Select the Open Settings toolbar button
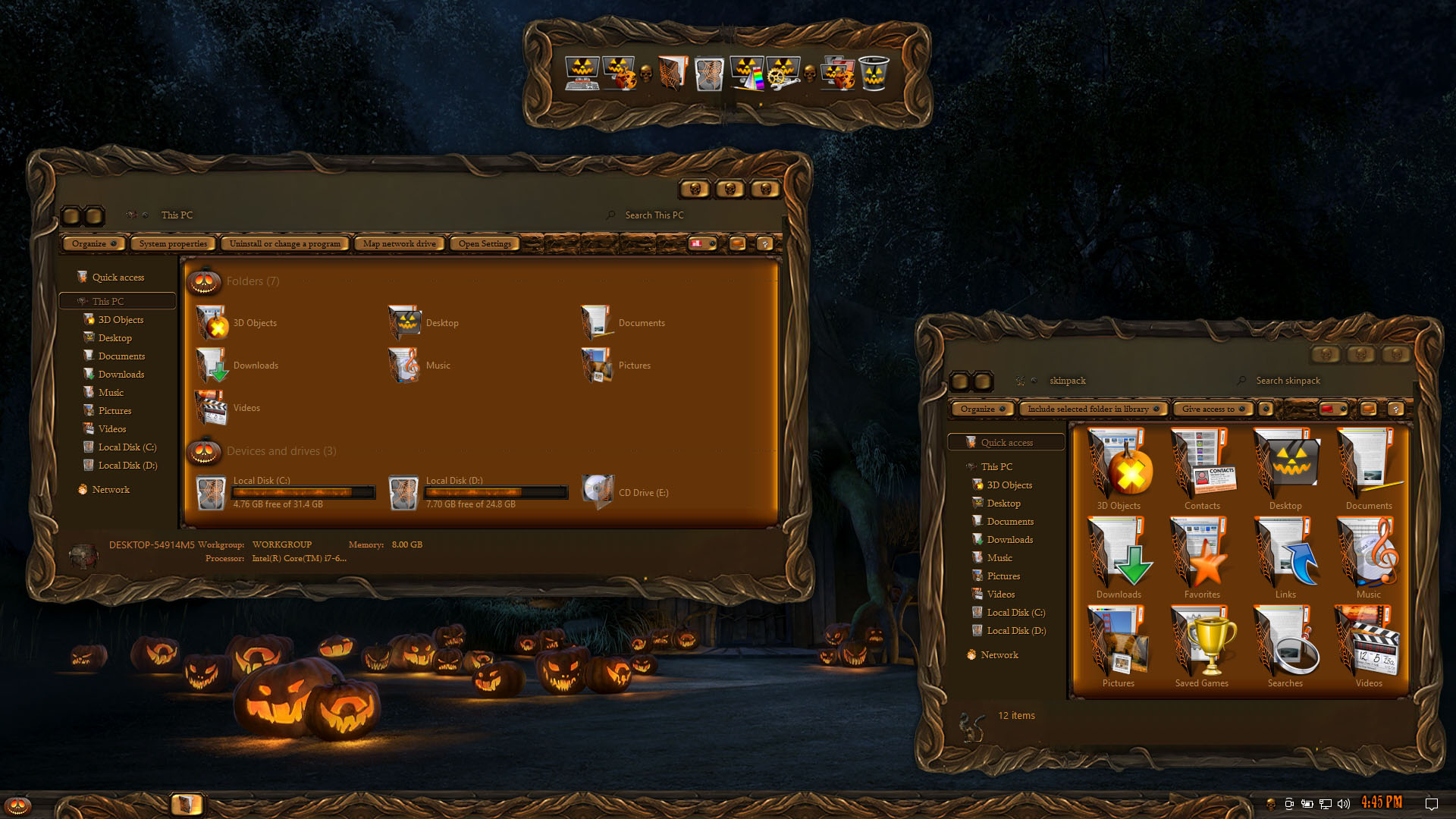This screenshot has width=1456, height=819. pyautogui.click(x=485, y=243)
